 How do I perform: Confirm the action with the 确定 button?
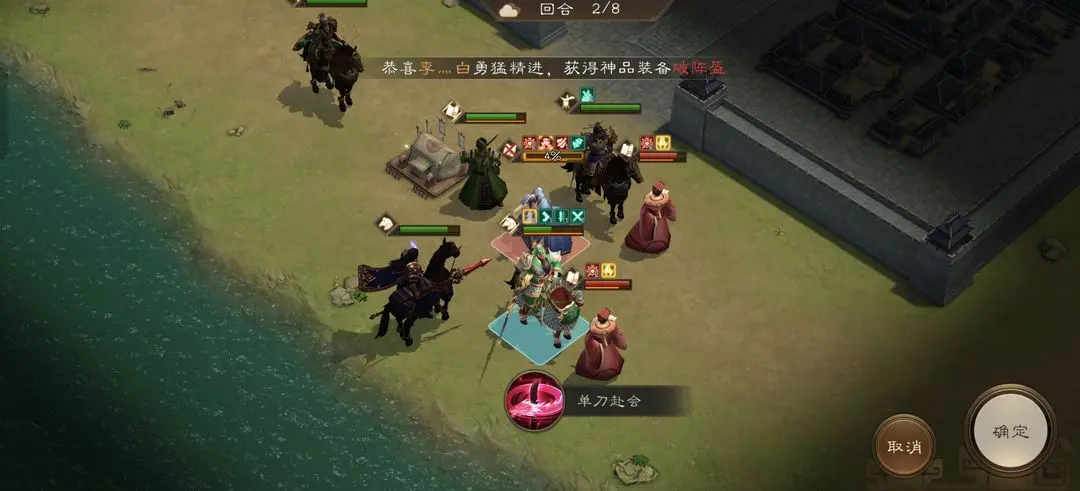point(1009,431)
